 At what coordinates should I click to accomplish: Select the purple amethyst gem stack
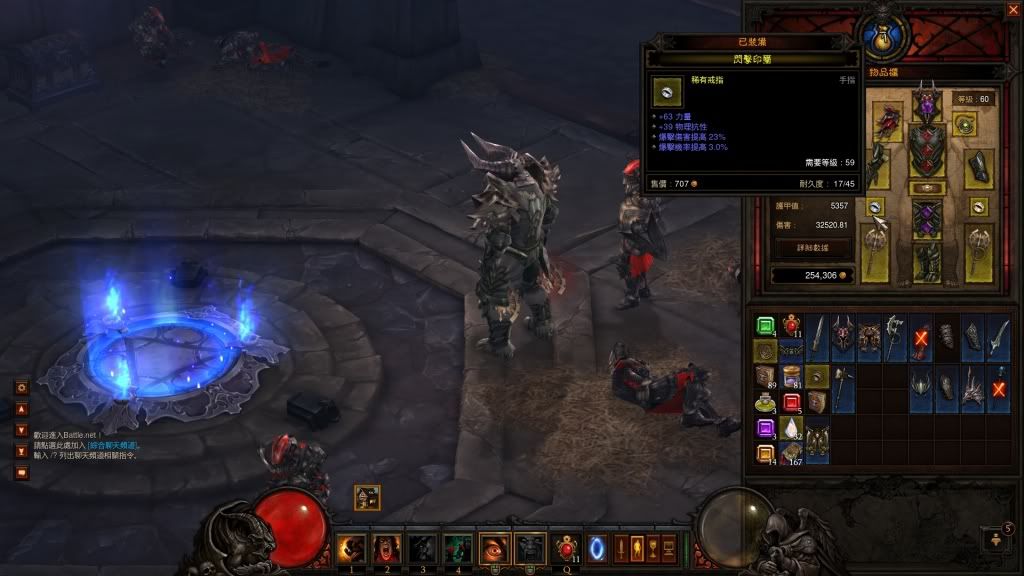(765, 429)
